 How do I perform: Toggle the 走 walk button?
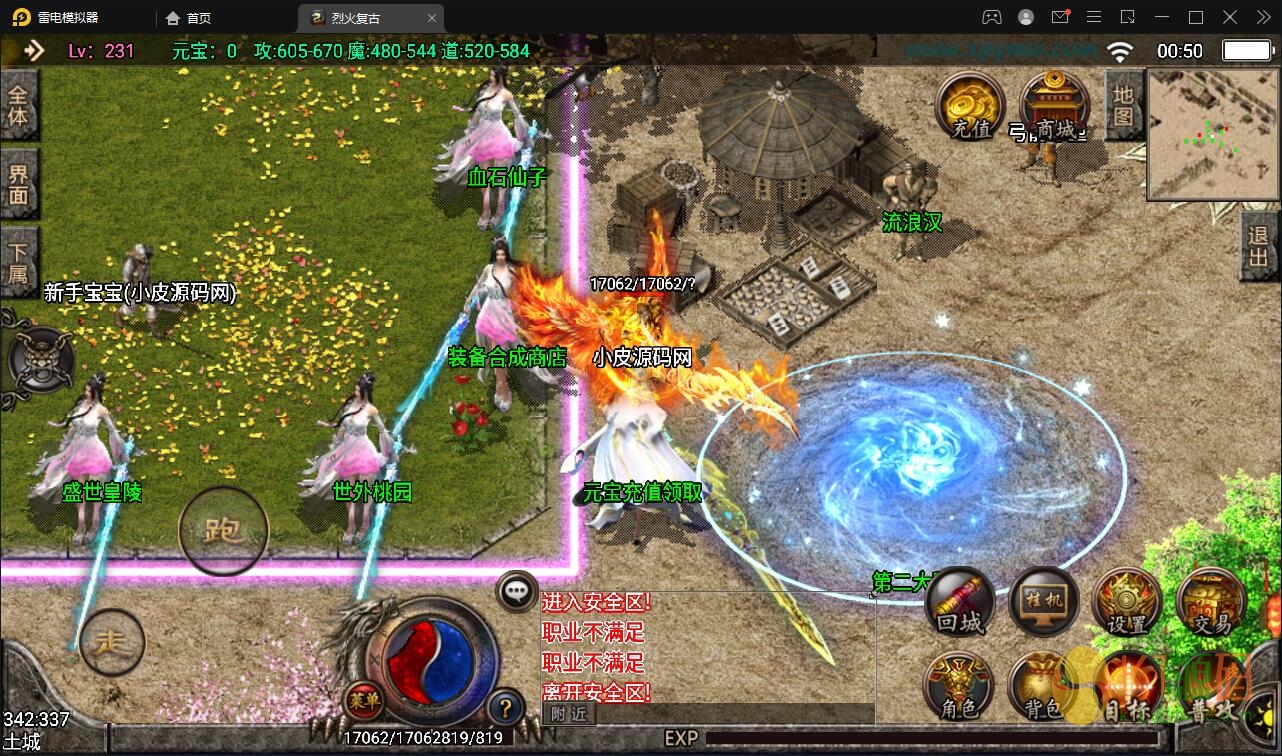click(111, 641)
